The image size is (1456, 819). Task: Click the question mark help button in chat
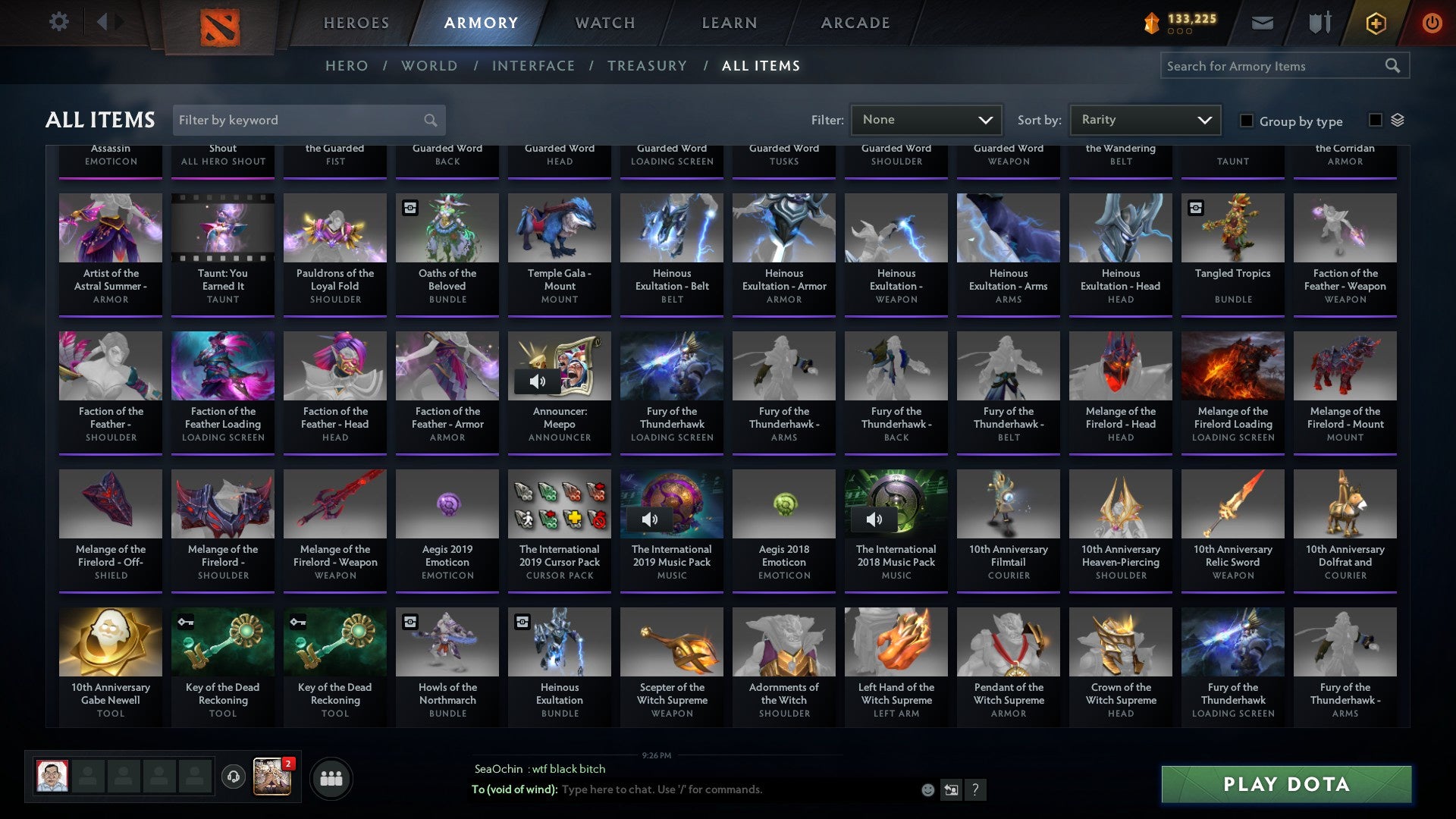pos(975,789)
